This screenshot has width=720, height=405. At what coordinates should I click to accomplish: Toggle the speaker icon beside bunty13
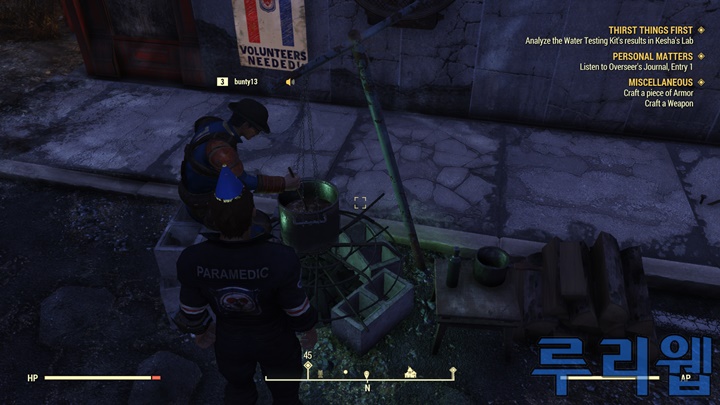291,81
